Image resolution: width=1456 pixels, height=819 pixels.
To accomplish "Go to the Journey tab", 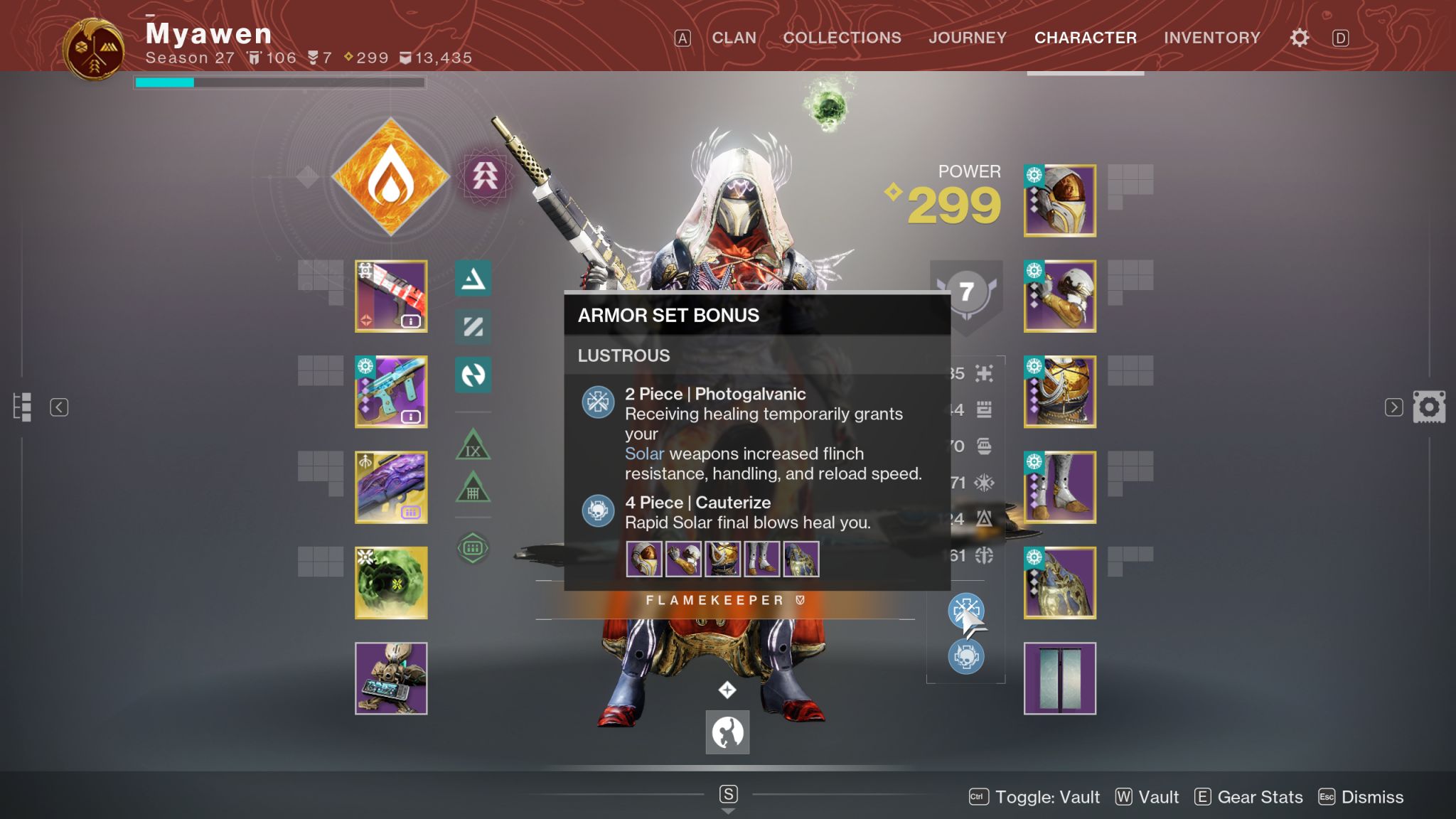I will tap(967, 38).
